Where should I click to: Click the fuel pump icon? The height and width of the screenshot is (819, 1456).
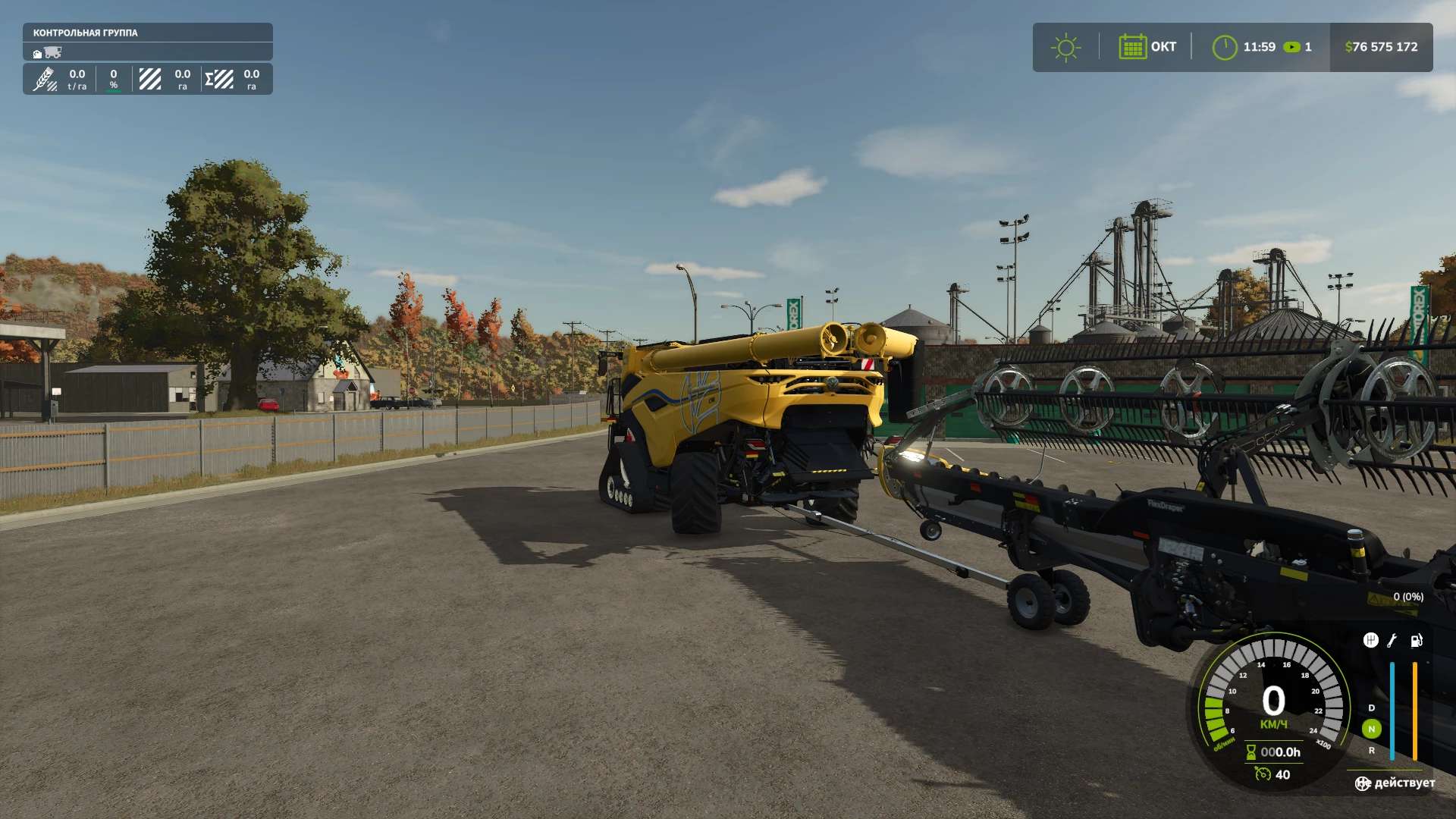point(1416,641)
